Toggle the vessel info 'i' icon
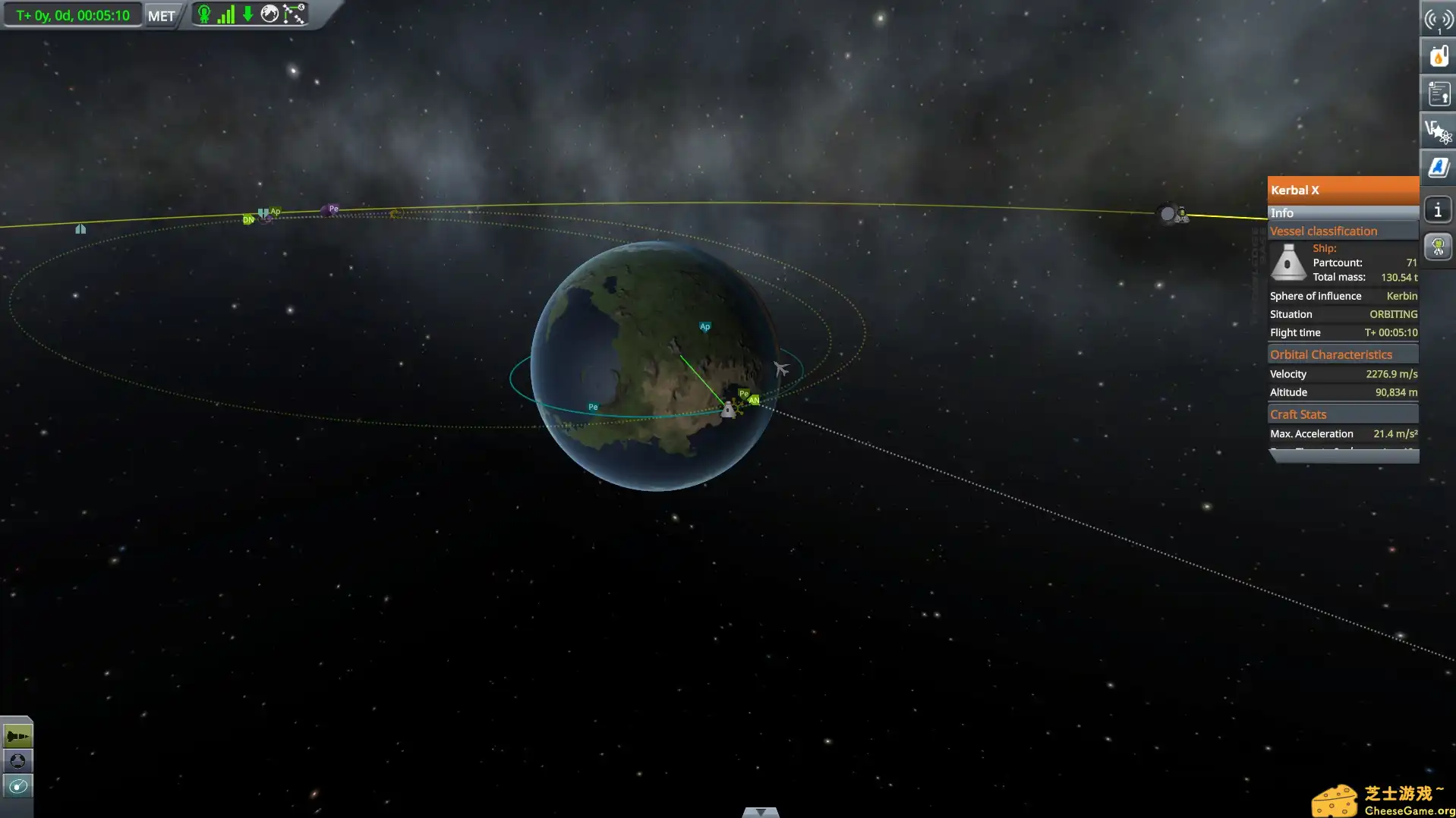 [1438, 209]
